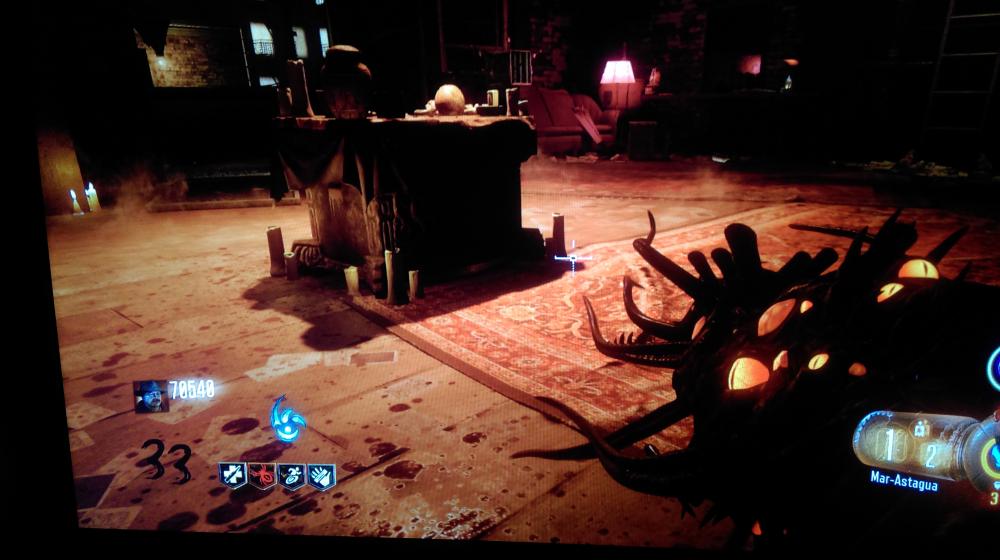Image resolution: width=1000 pixels, height=560 pixels.
Task: Choose the Quick Revive perk icon
Action: point(232,475)
